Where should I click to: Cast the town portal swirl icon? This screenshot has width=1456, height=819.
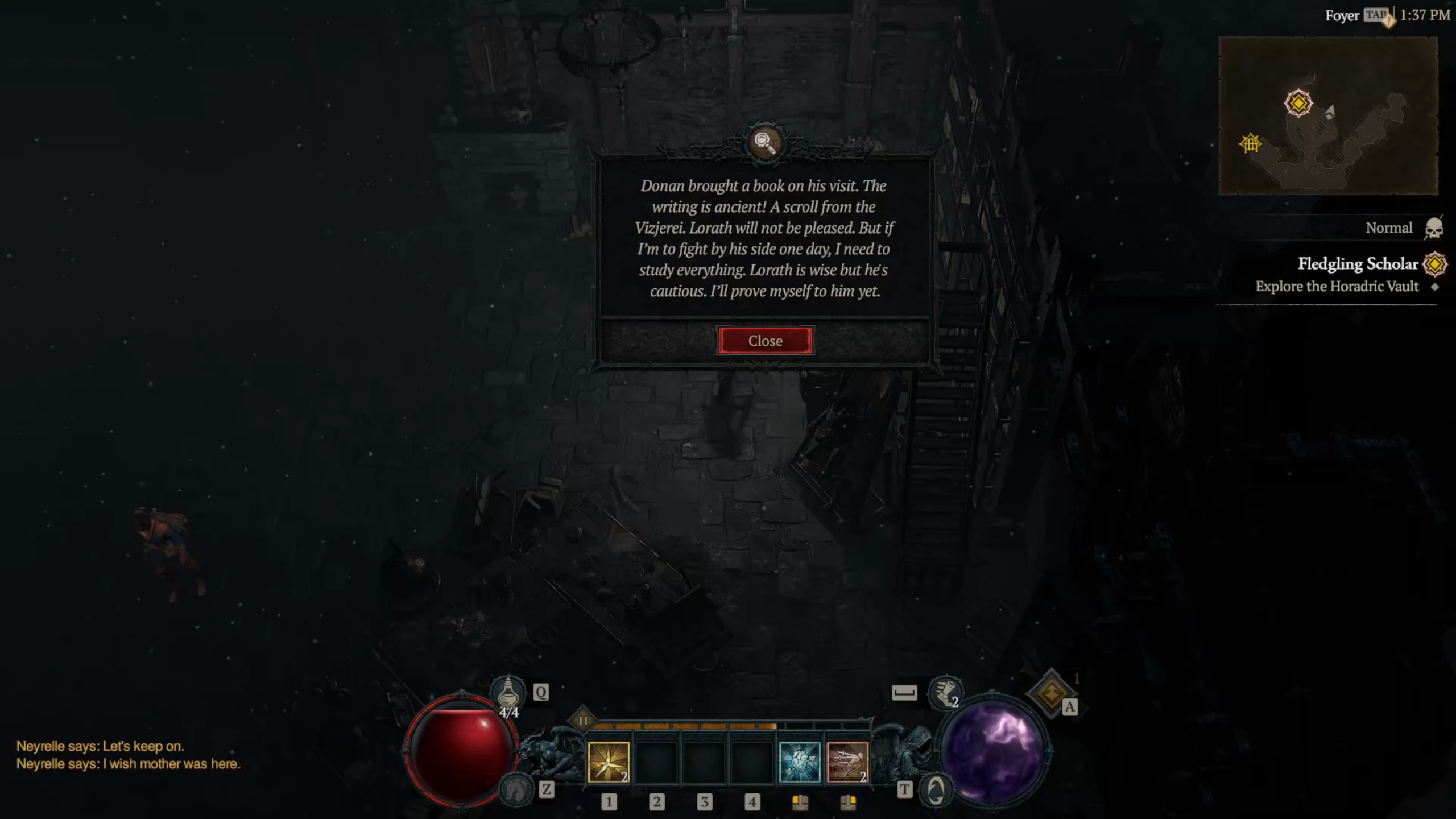point(936,790)
